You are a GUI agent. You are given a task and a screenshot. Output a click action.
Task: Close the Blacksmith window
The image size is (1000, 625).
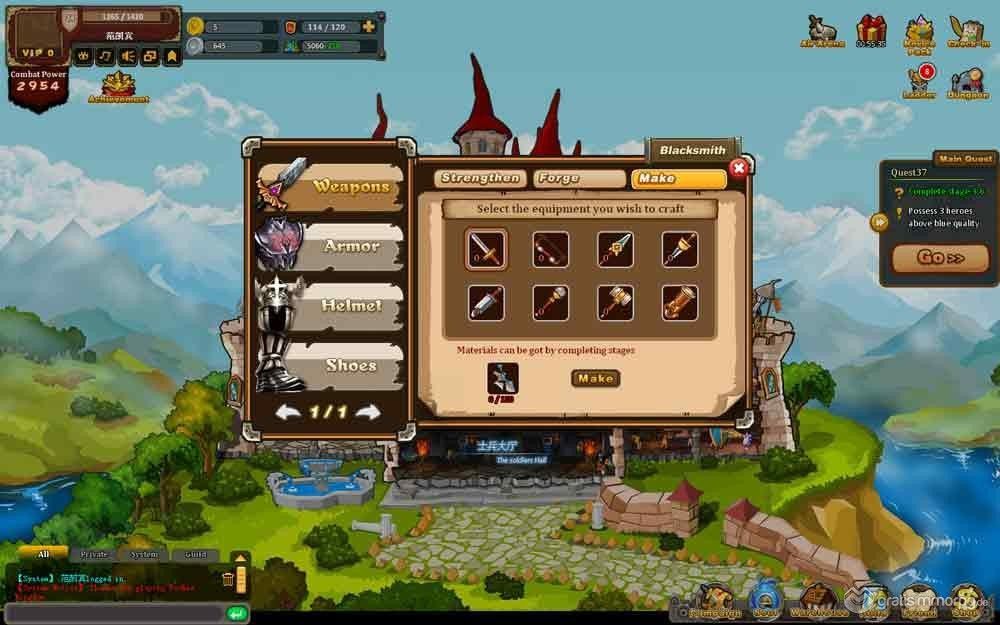(738, 168)
